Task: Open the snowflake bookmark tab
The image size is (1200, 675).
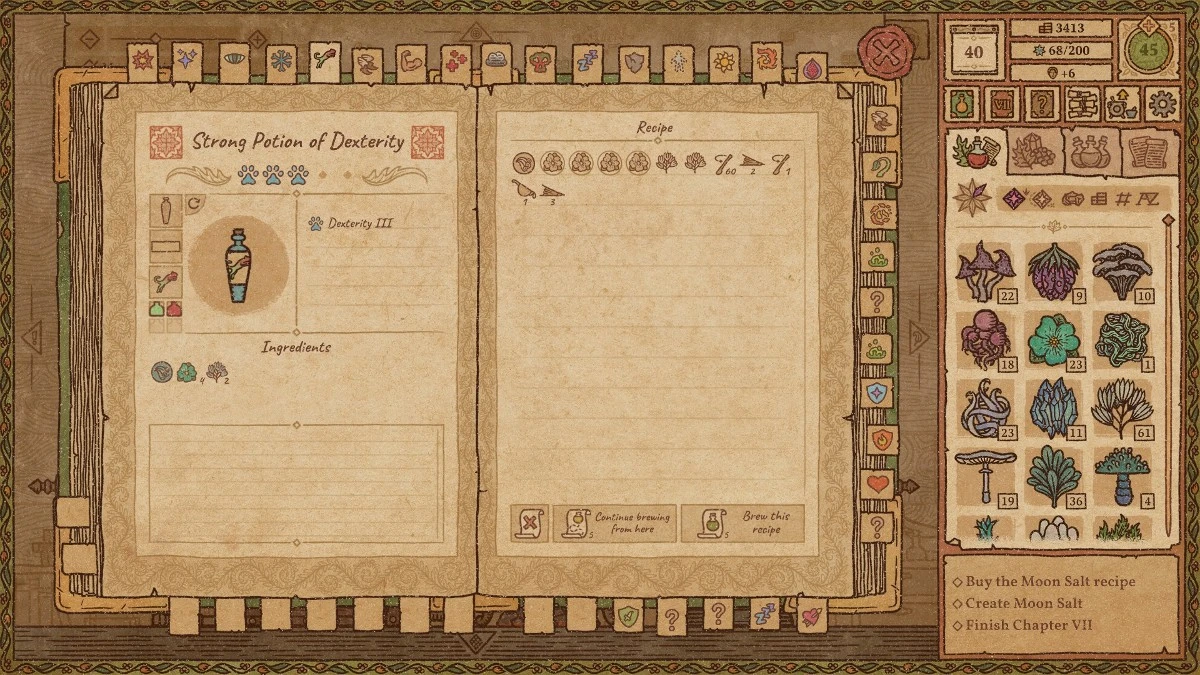Action: (281, 62)
